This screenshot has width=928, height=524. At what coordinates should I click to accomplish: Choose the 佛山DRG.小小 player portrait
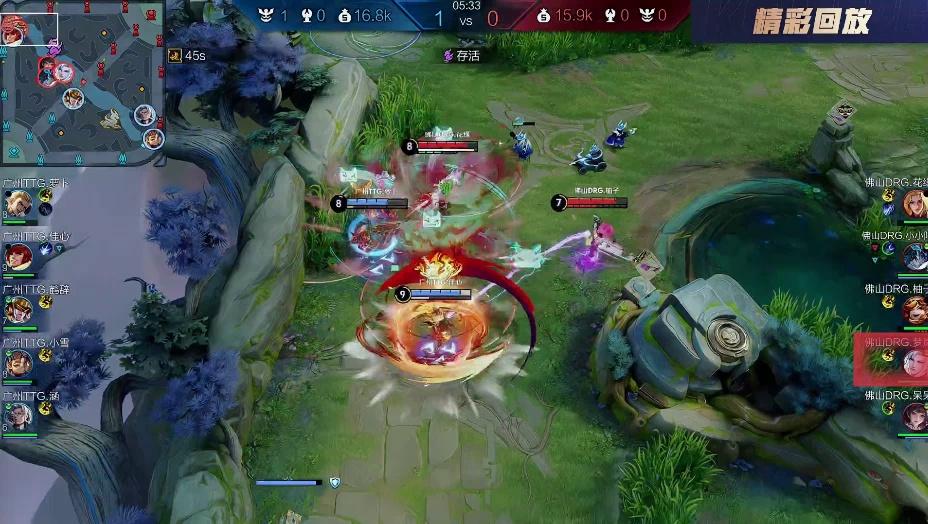(914, 257)
